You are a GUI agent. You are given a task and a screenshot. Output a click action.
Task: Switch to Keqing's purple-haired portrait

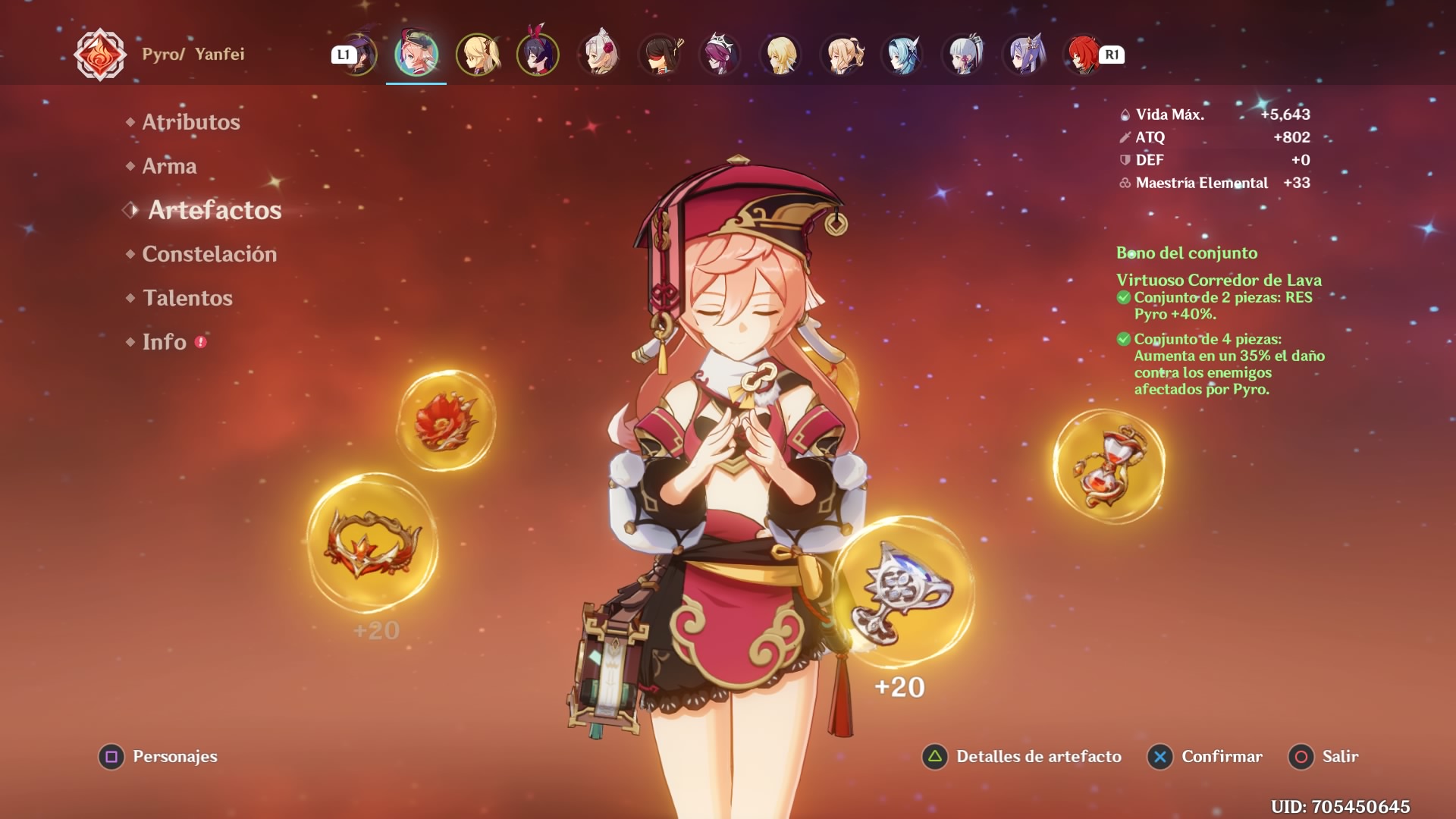1024,55
